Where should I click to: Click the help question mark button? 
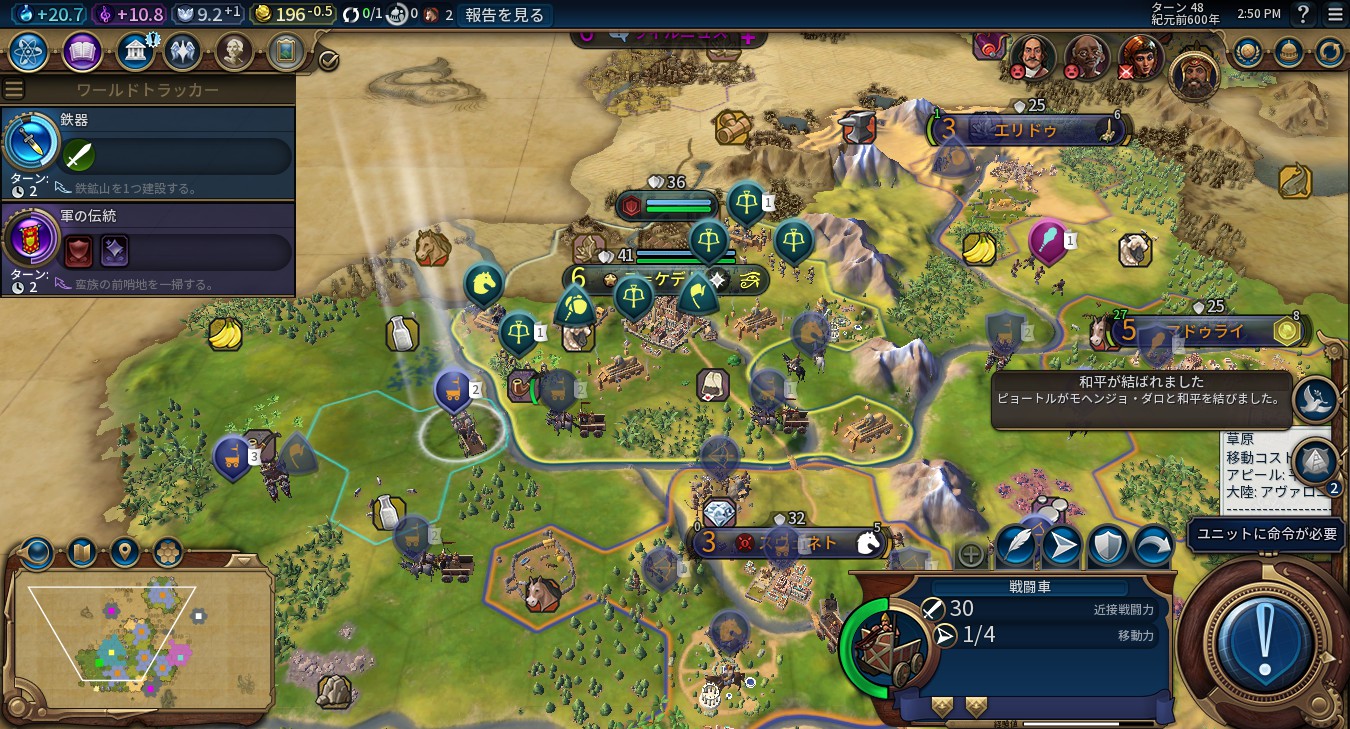(x=1303, y=14)
